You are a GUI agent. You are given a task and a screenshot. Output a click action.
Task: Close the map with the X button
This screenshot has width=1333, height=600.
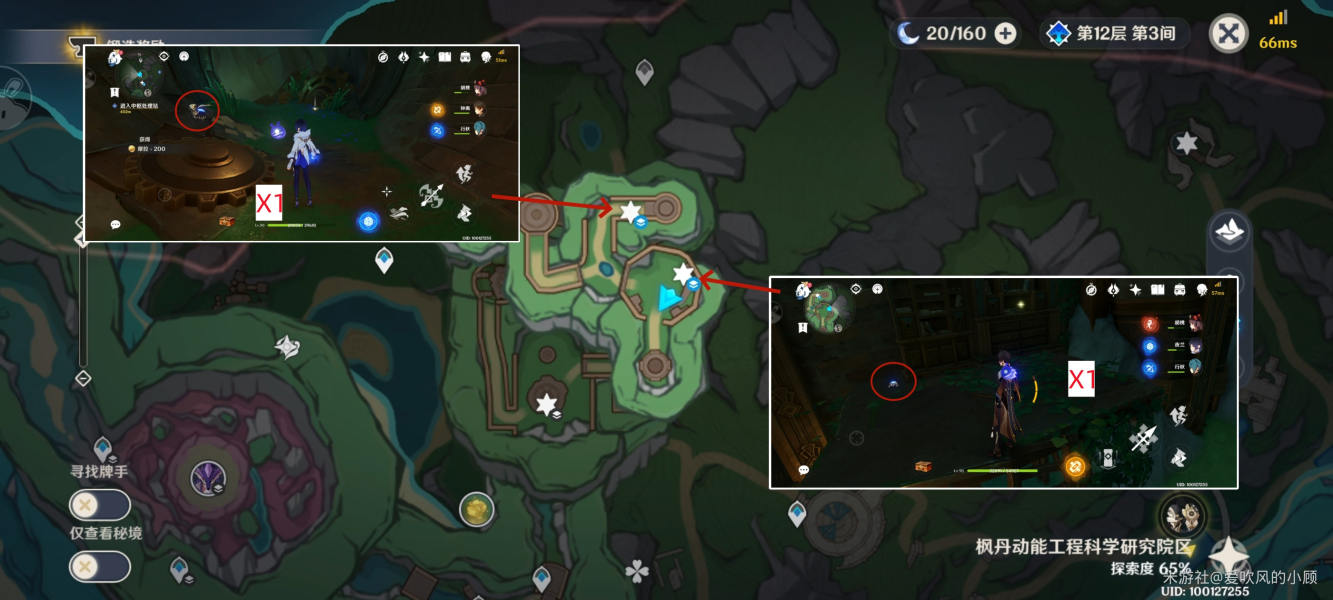point(1228,34)
